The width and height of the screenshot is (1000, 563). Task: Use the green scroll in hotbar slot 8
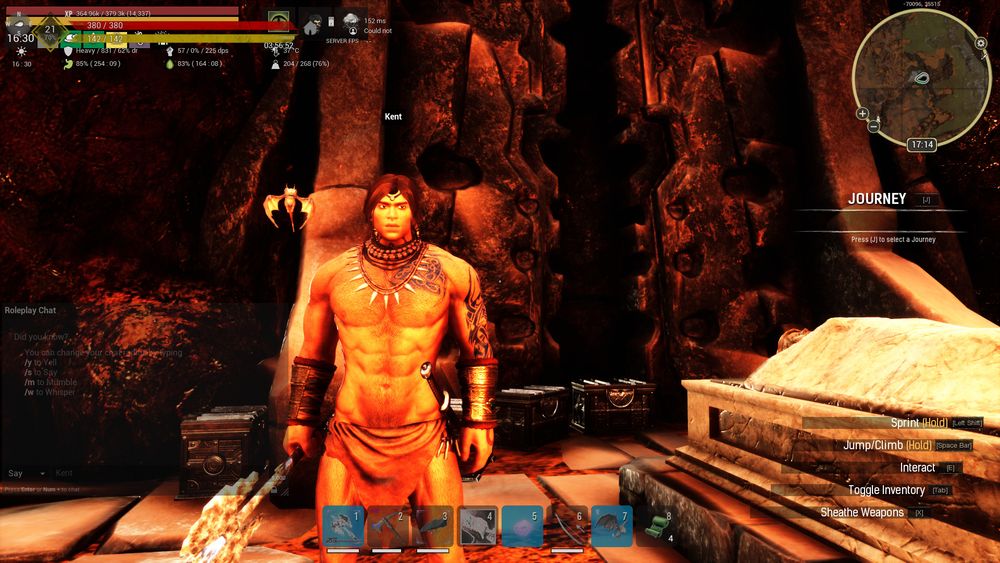click(655, 526)
